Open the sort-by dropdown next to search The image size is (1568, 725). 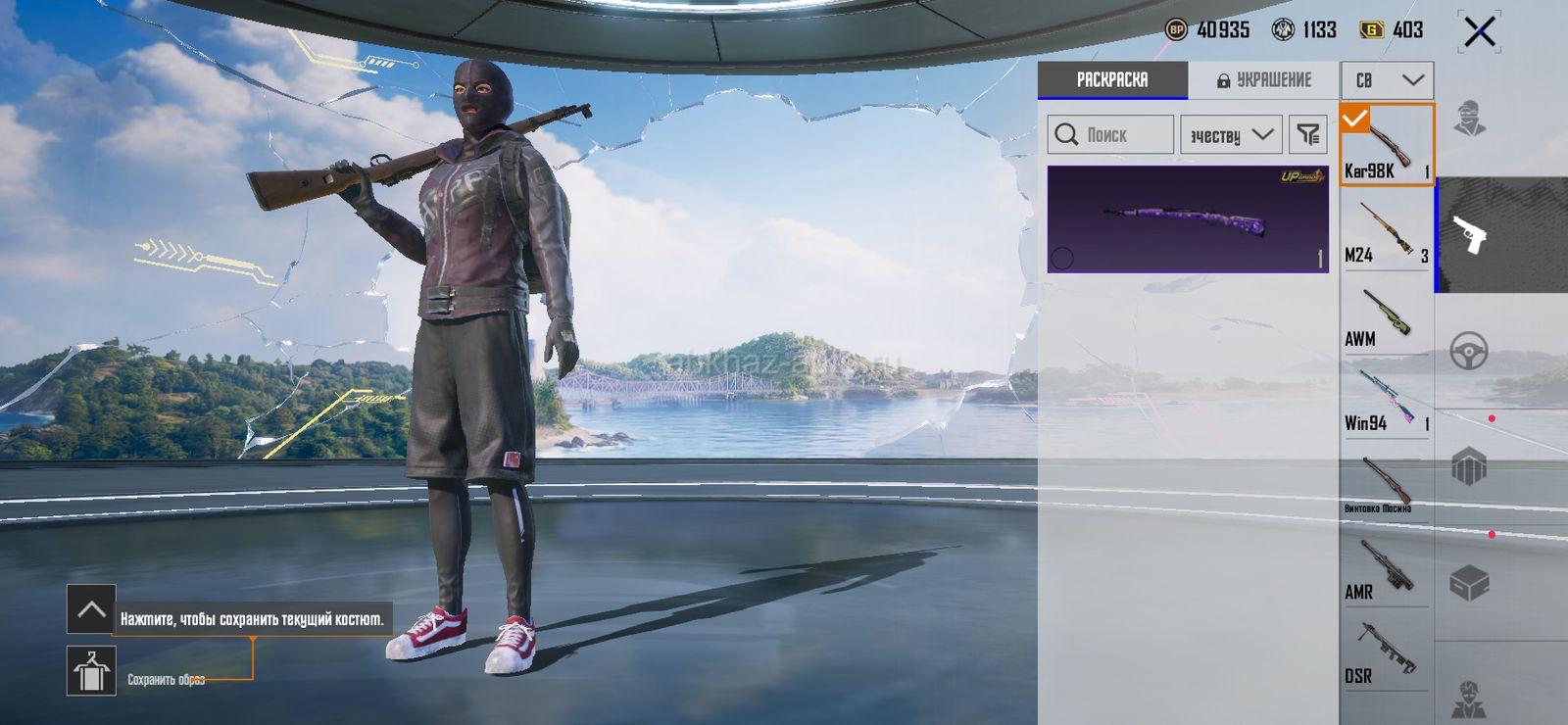tap(1231, 135)
